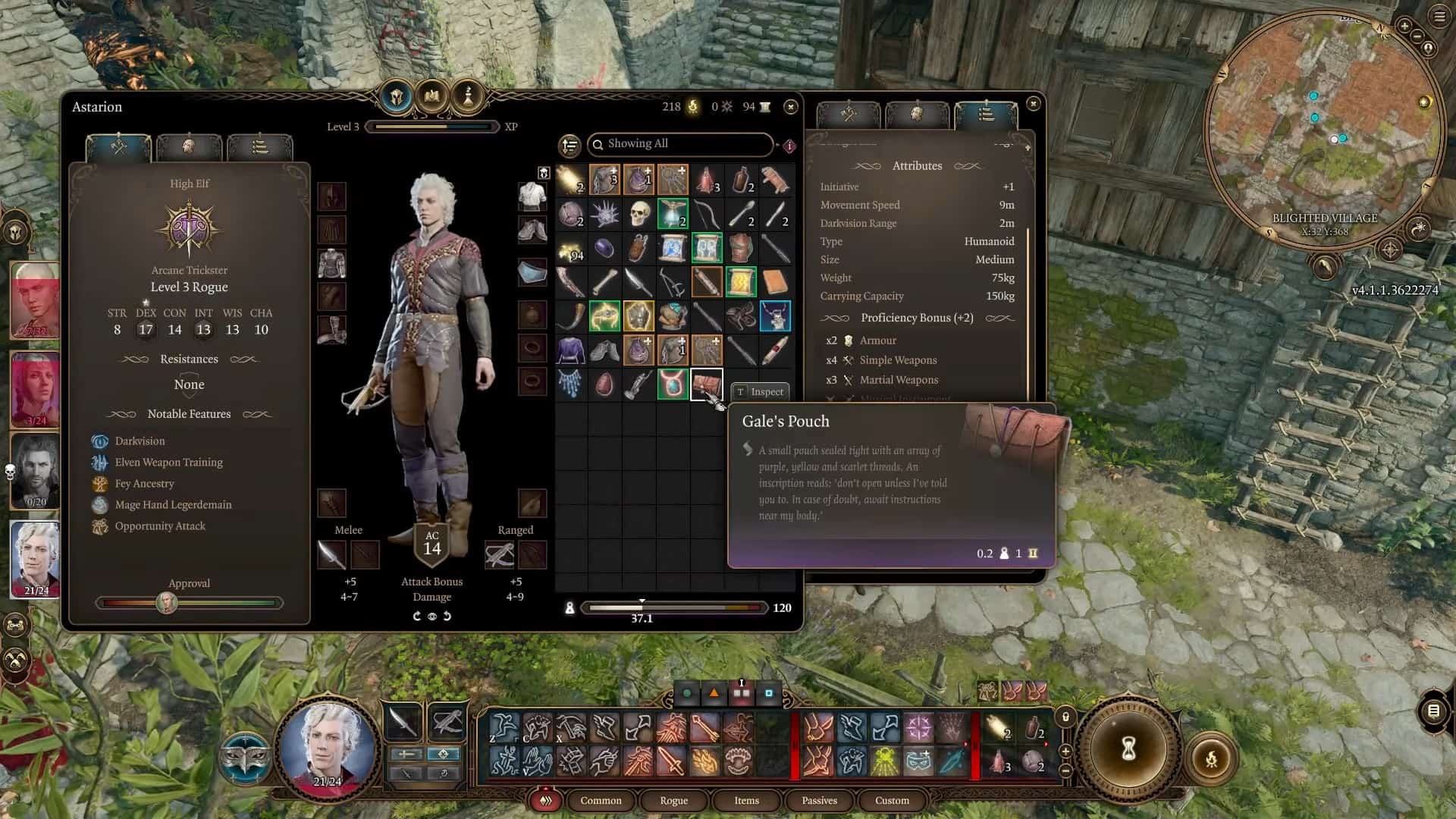Switch to the Common hotbar tab
The height and width of the screenshot is (819, 1456).
(601, 800)
